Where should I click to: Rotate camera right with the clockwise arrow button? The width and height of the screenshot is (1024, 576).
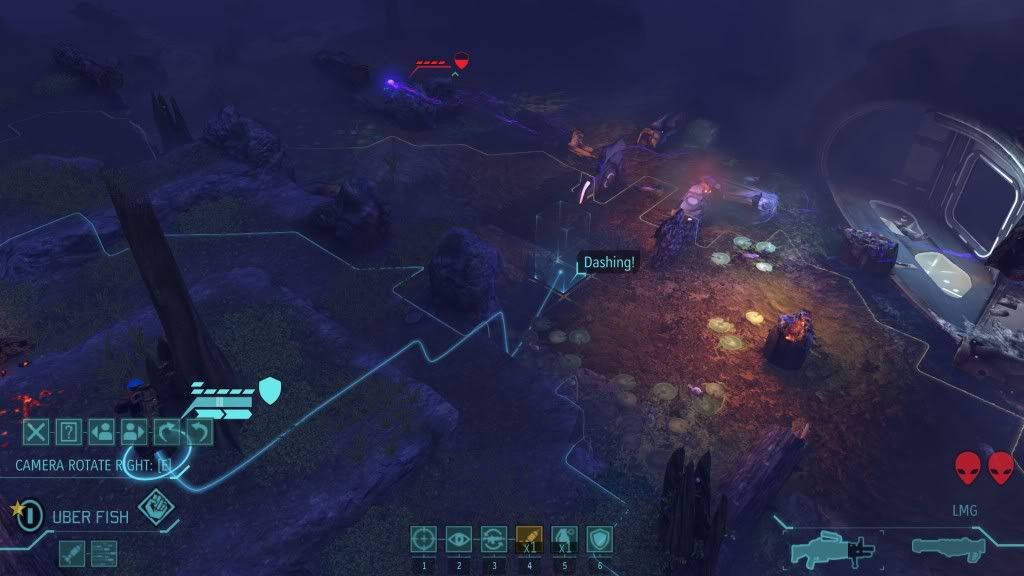click(166, 432)
